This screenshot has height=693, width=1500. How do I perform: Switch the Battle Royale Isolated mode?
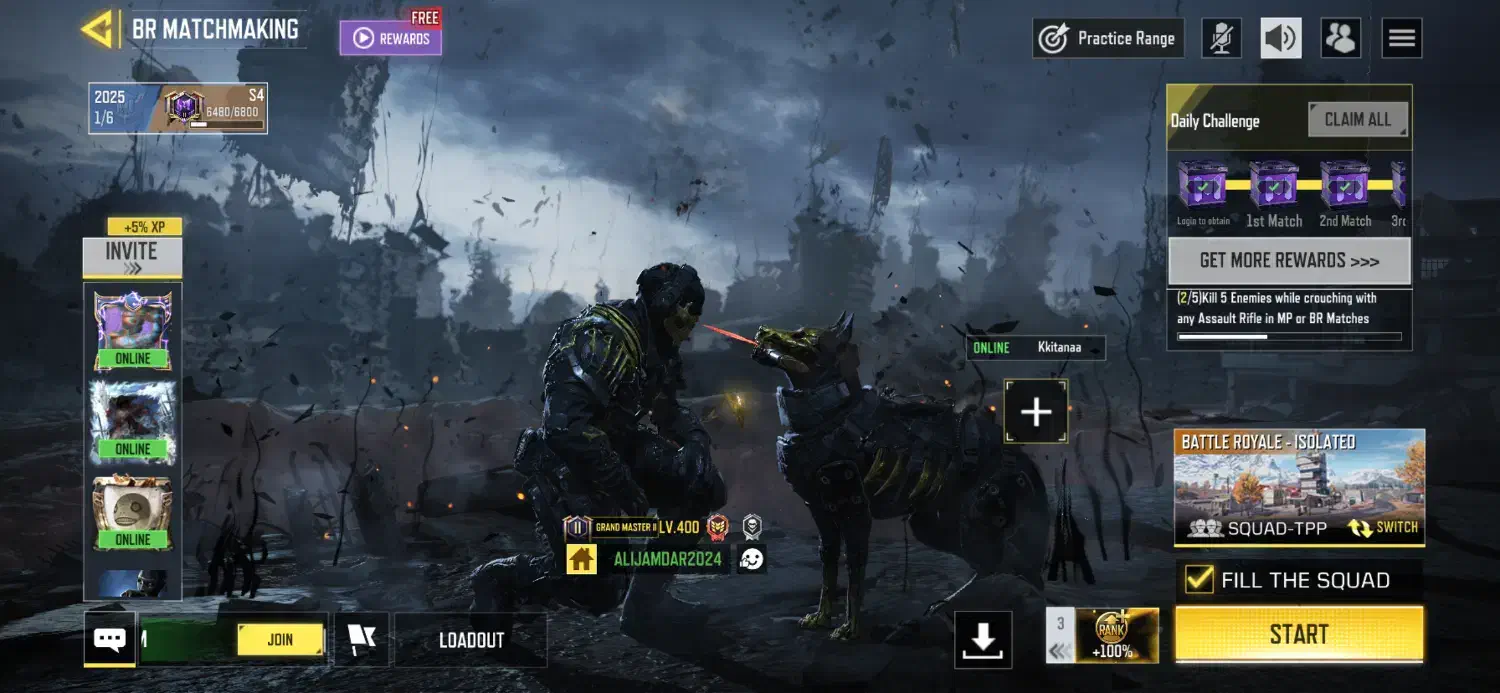1384,527
